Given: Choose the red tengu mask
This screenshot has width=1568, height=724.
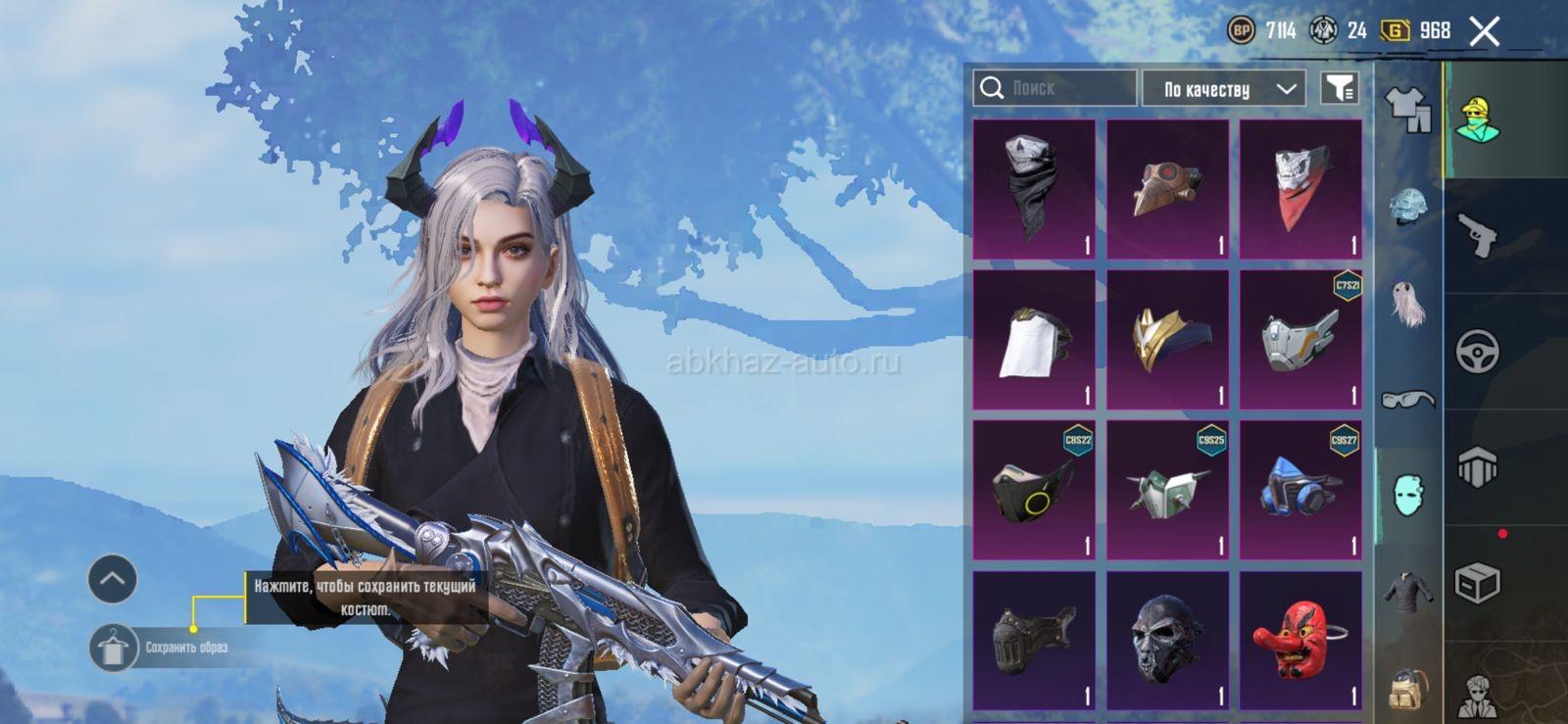Looking at the screenshot, I should click(x=1300, y=640).
